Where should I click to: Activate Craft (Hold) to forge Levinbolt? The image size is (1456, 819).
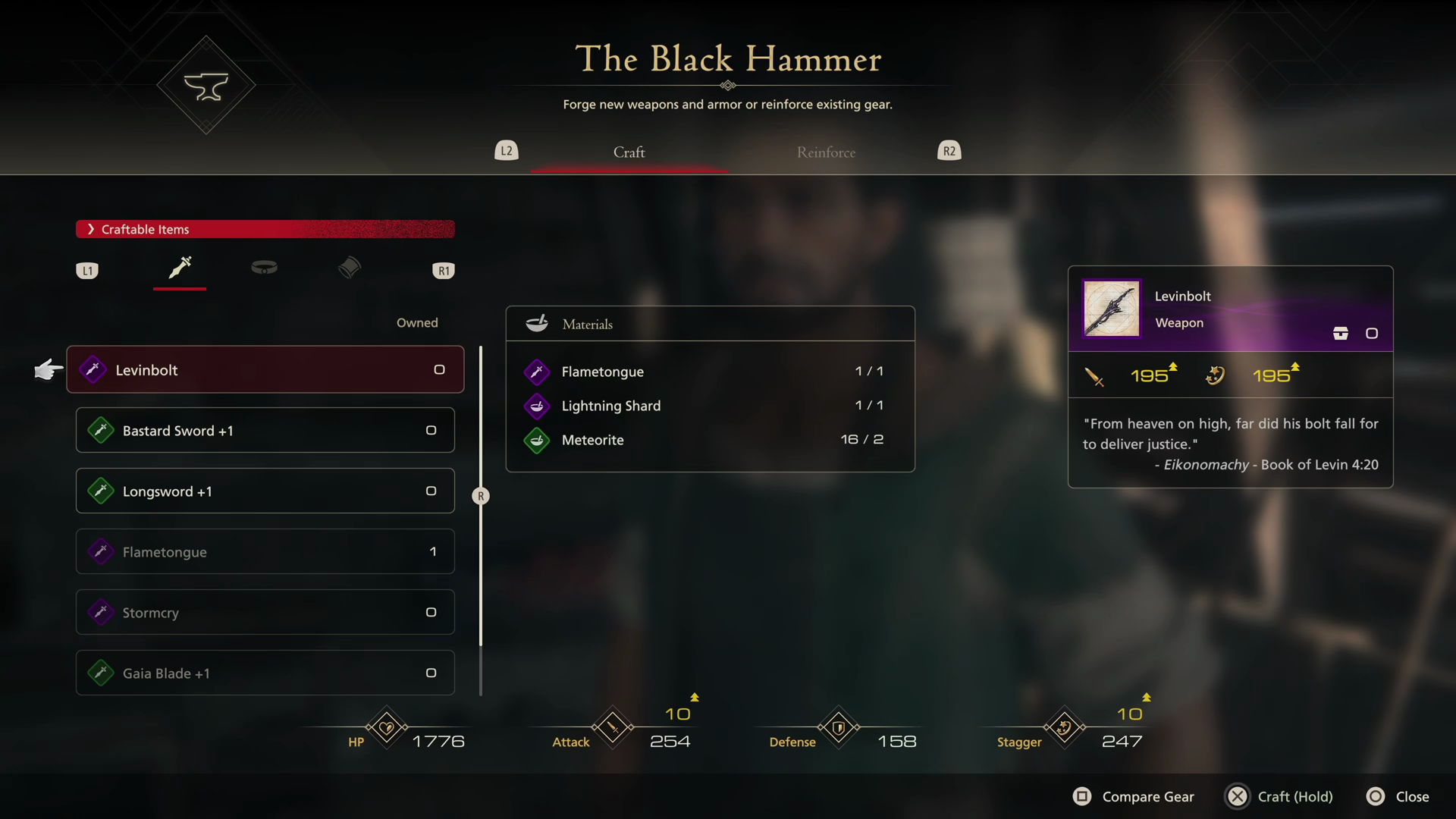point(1279,797)
